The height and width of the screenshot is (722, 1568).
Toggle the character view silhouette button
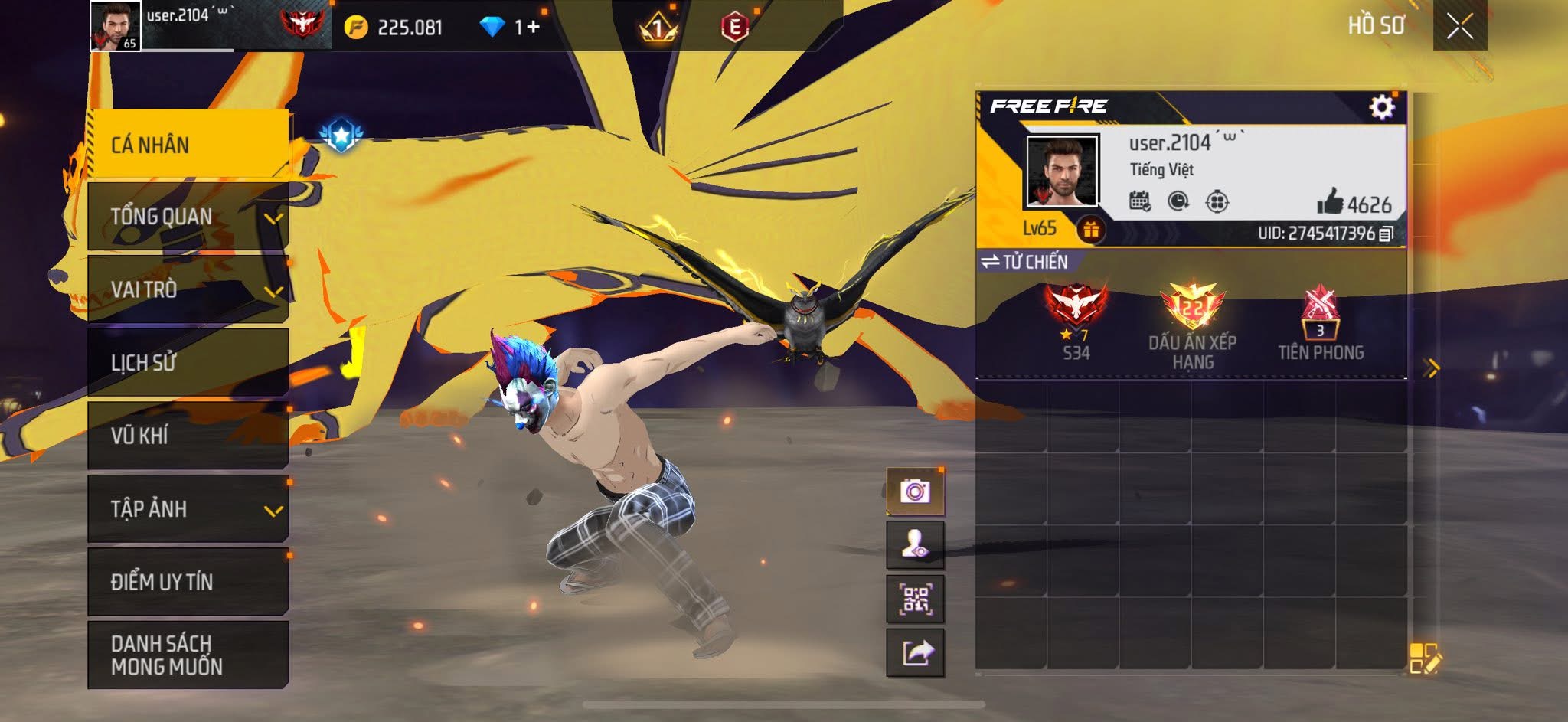tap(915, 545)
